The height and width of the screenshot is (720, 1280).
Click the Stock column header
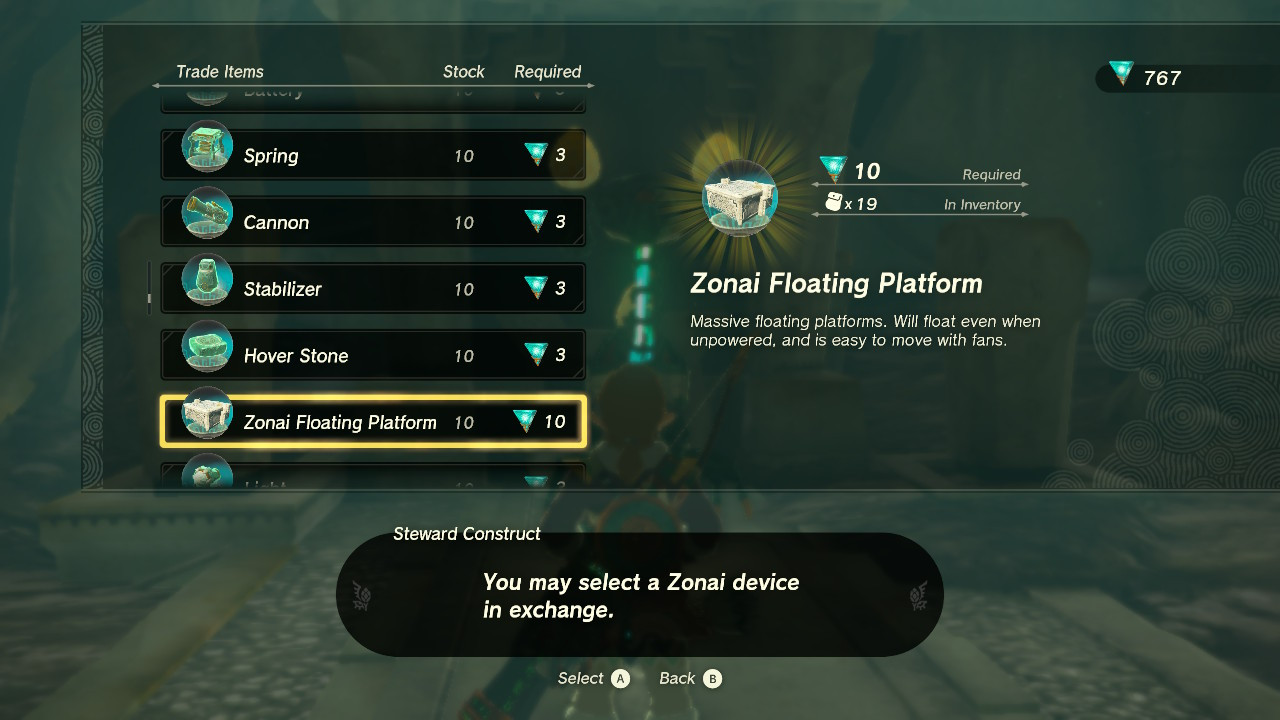[463, 71]
